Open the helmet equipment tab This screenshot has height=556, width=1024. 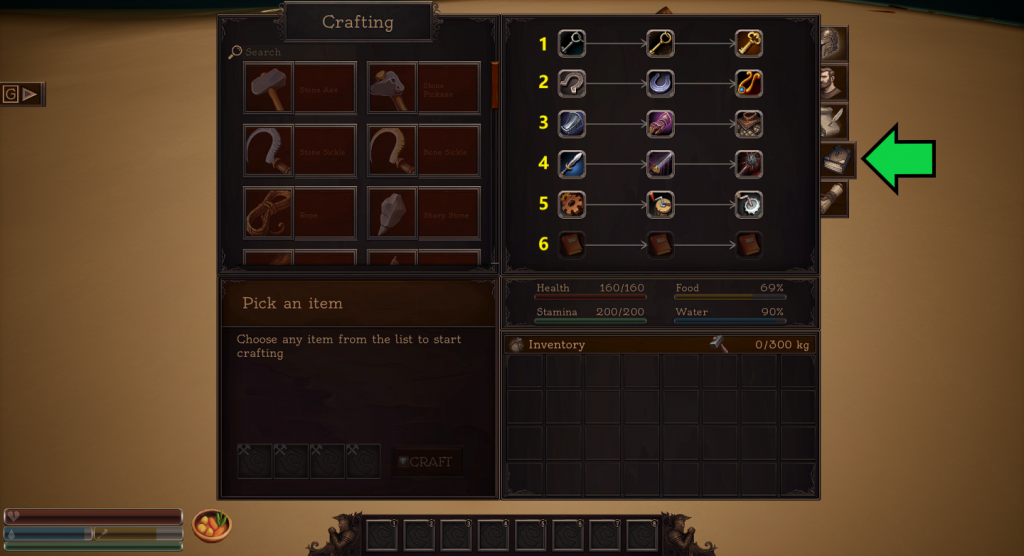tap(833, 45)
